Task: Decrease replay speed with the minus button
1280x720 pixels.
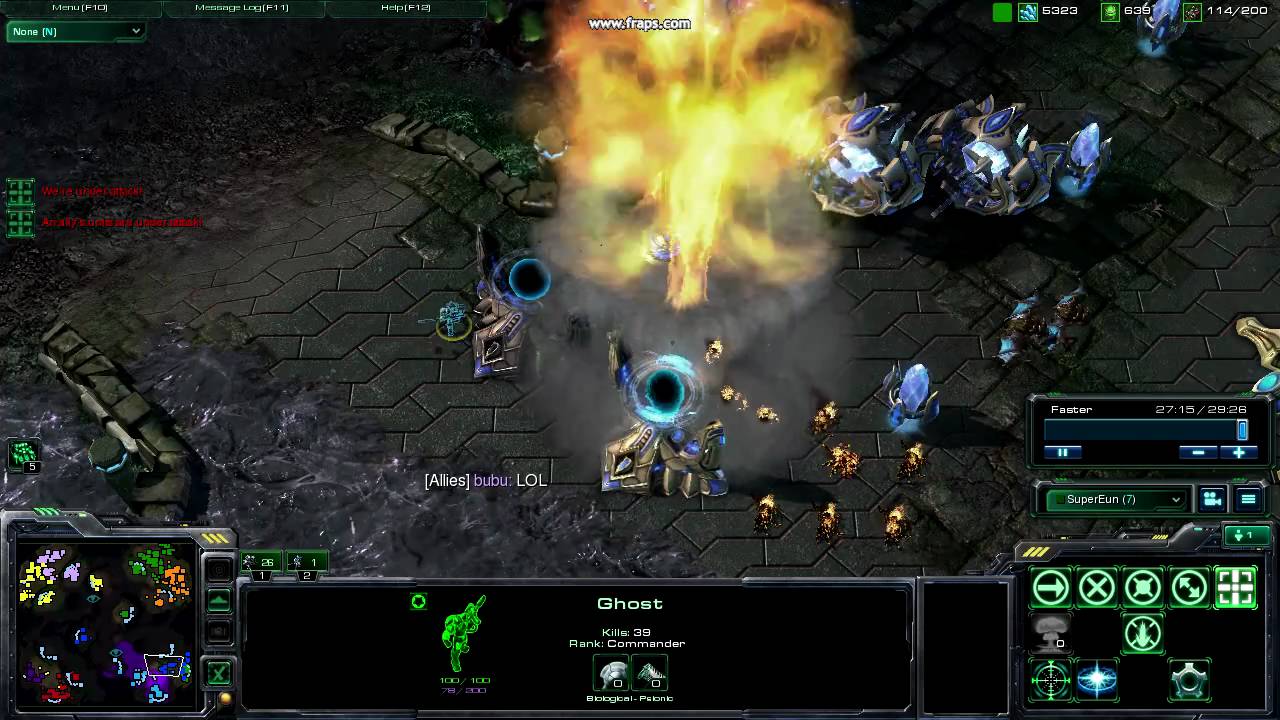Action: click(x=1198, y=452)
